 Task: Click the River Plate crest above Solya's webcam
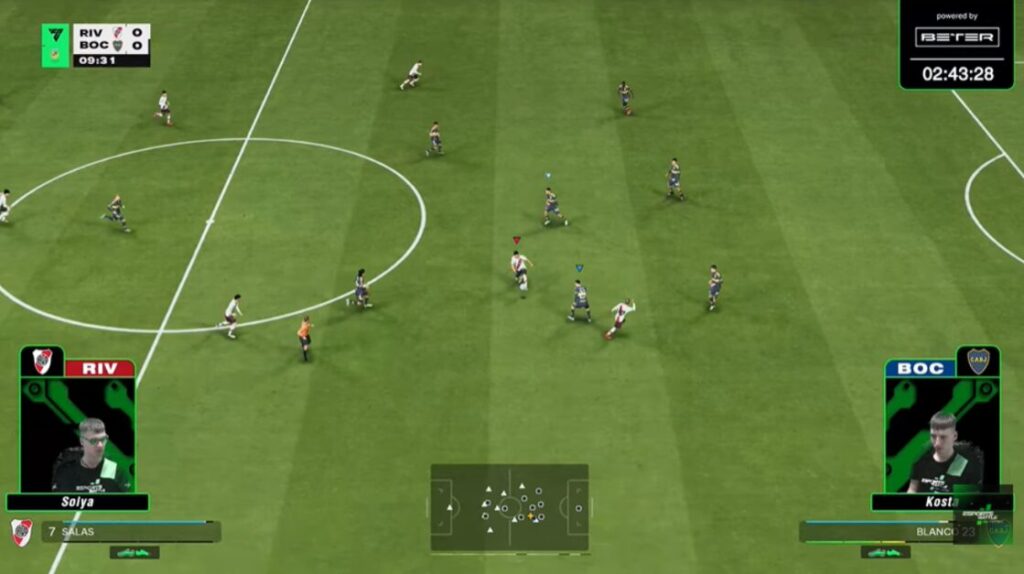42,361
